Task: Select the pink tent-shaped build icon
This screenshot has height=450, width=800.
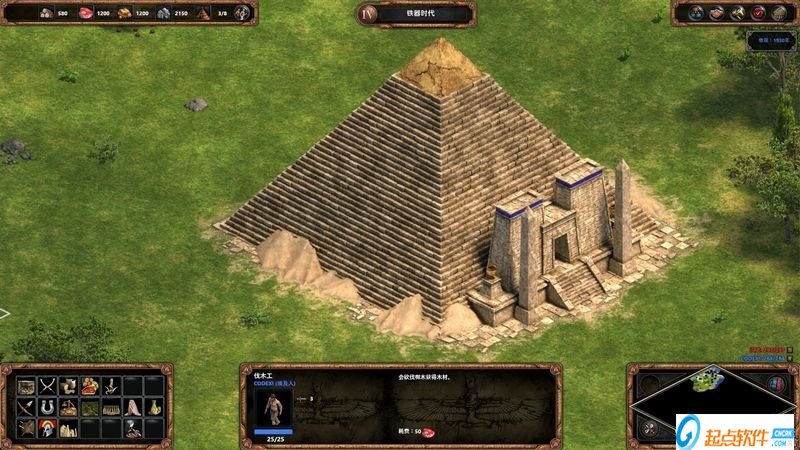Action: point(133,407)
